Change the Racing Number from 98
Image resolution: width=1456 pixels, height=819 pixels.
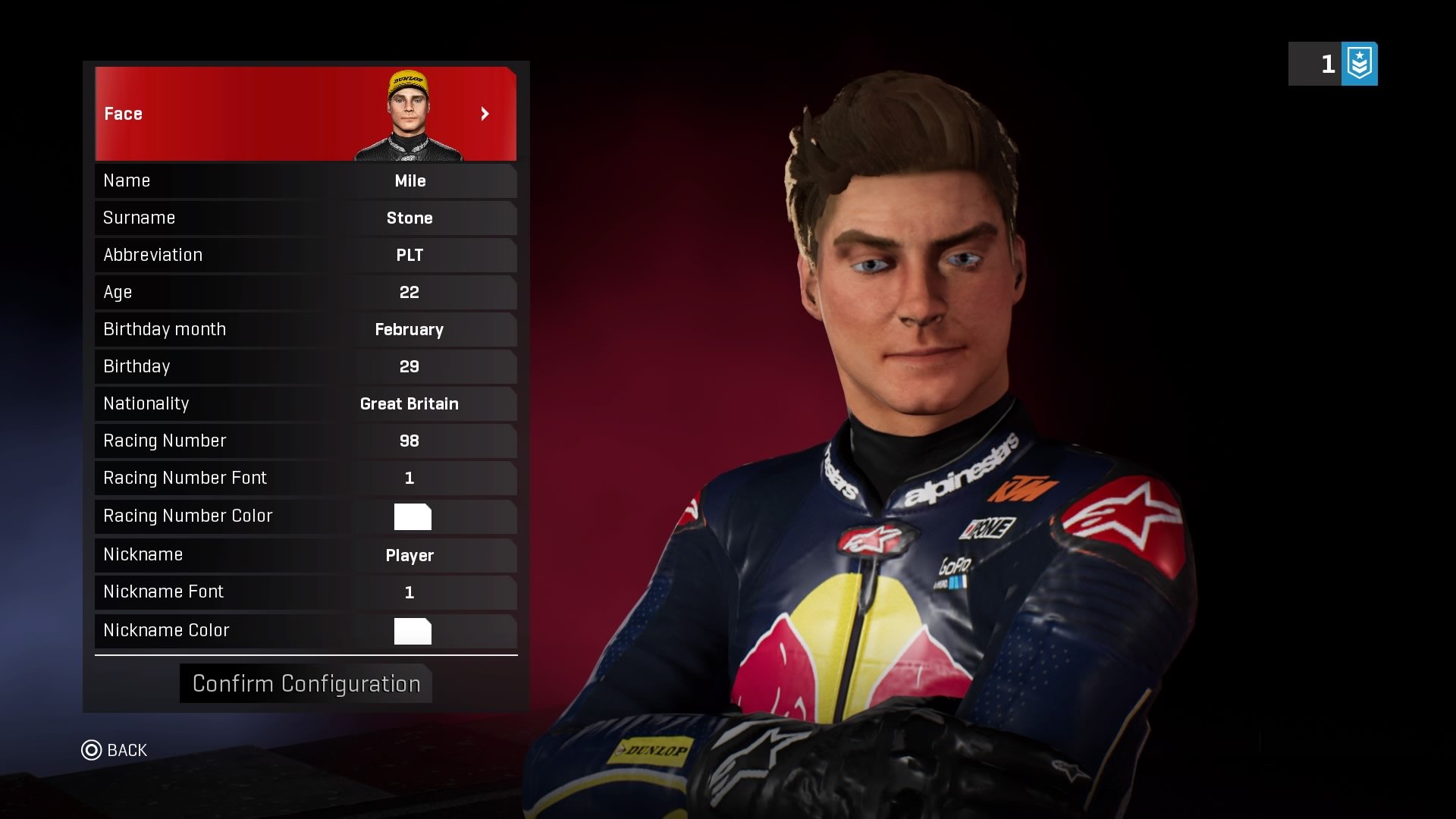point(409,441)
